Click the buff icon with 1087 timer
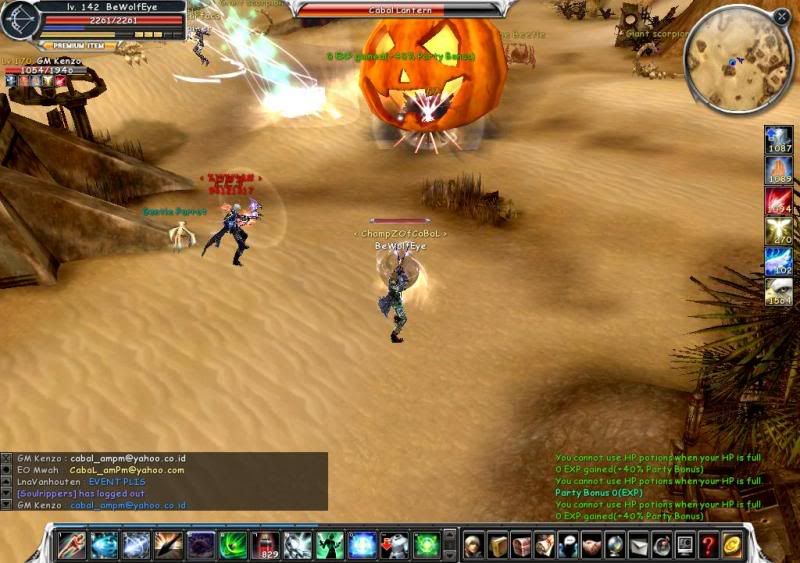This screenshot has height=563, width=800. 779,140
